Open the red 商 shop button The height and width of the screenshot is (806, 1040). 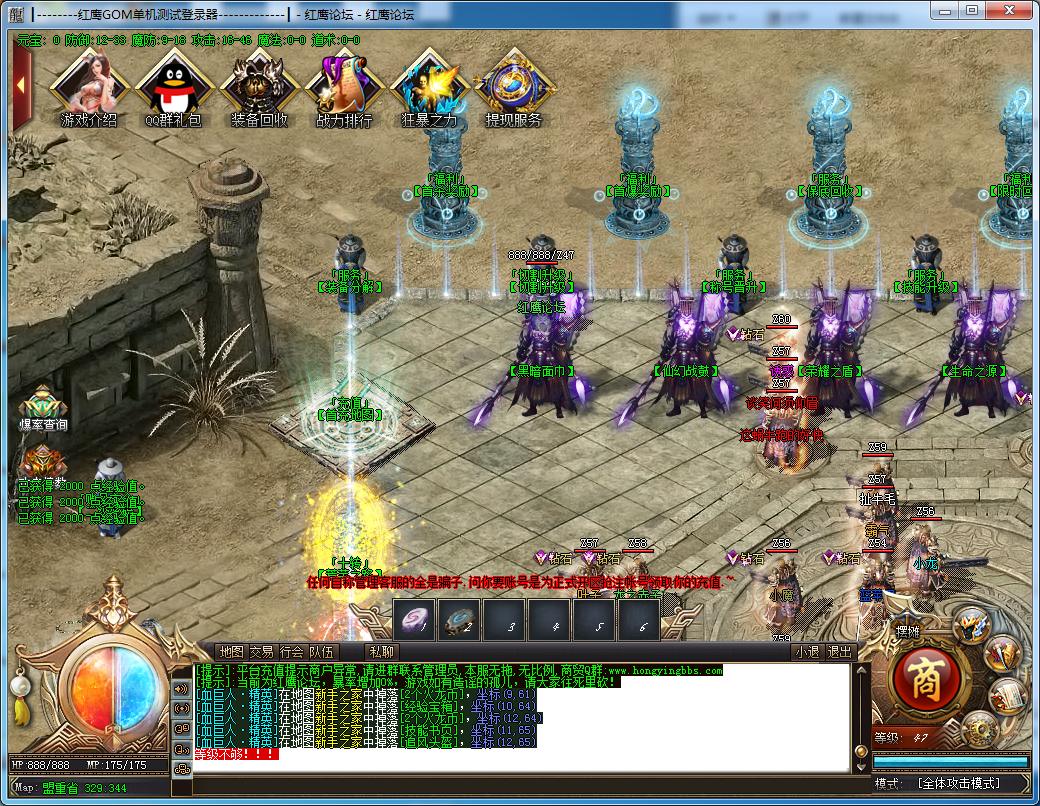point(925,679)
